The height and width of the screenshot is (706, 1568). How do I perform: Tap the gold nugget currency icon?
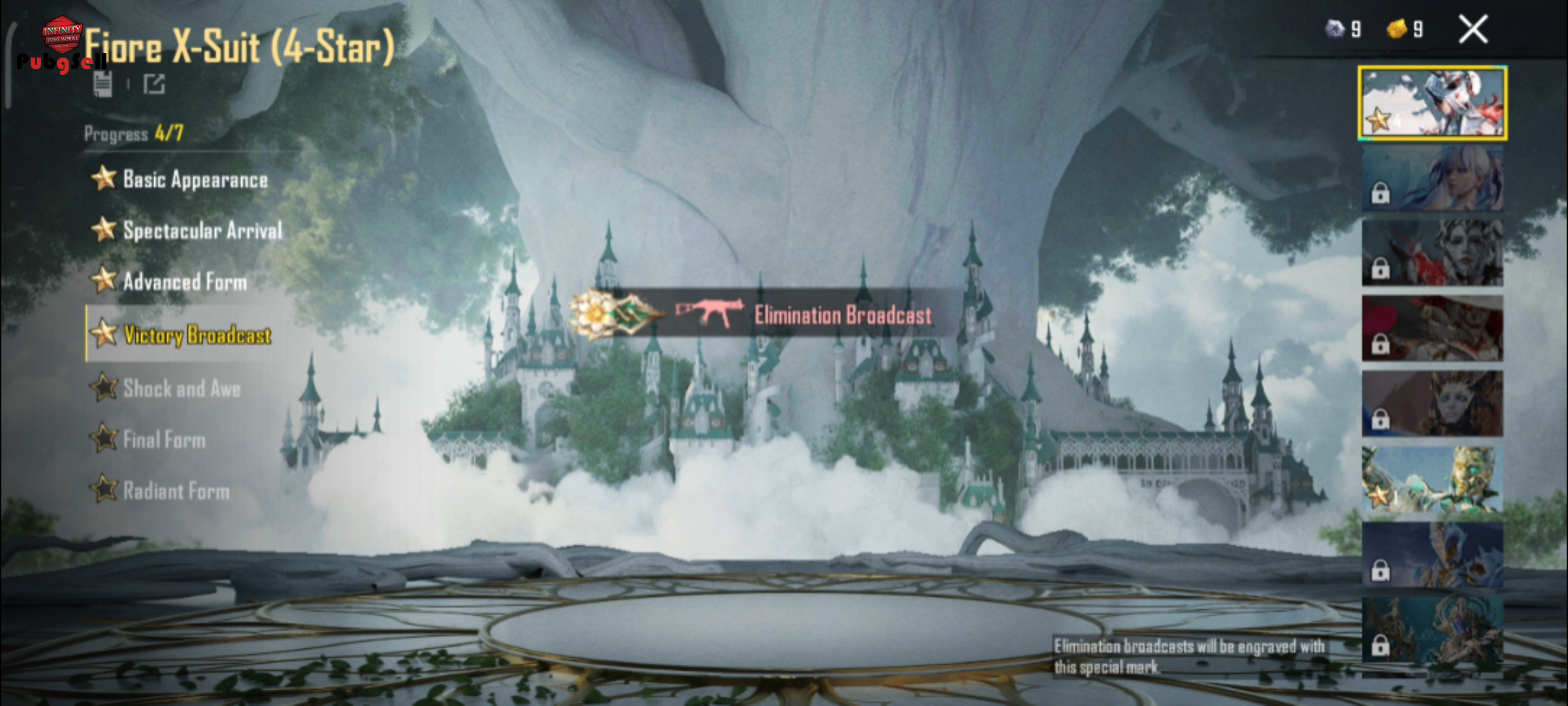point(1396,29)
